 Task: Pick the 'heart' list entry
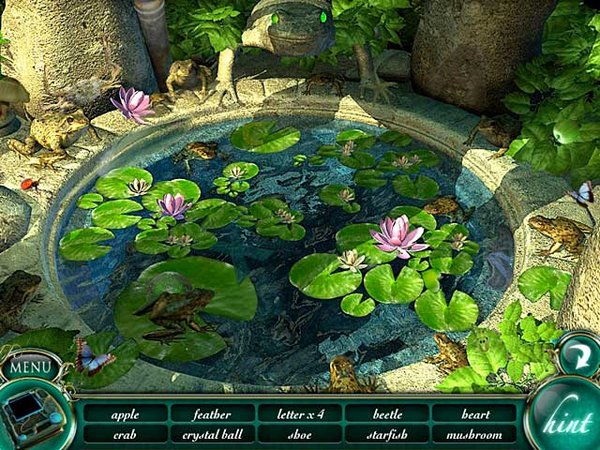pos(475,413)
